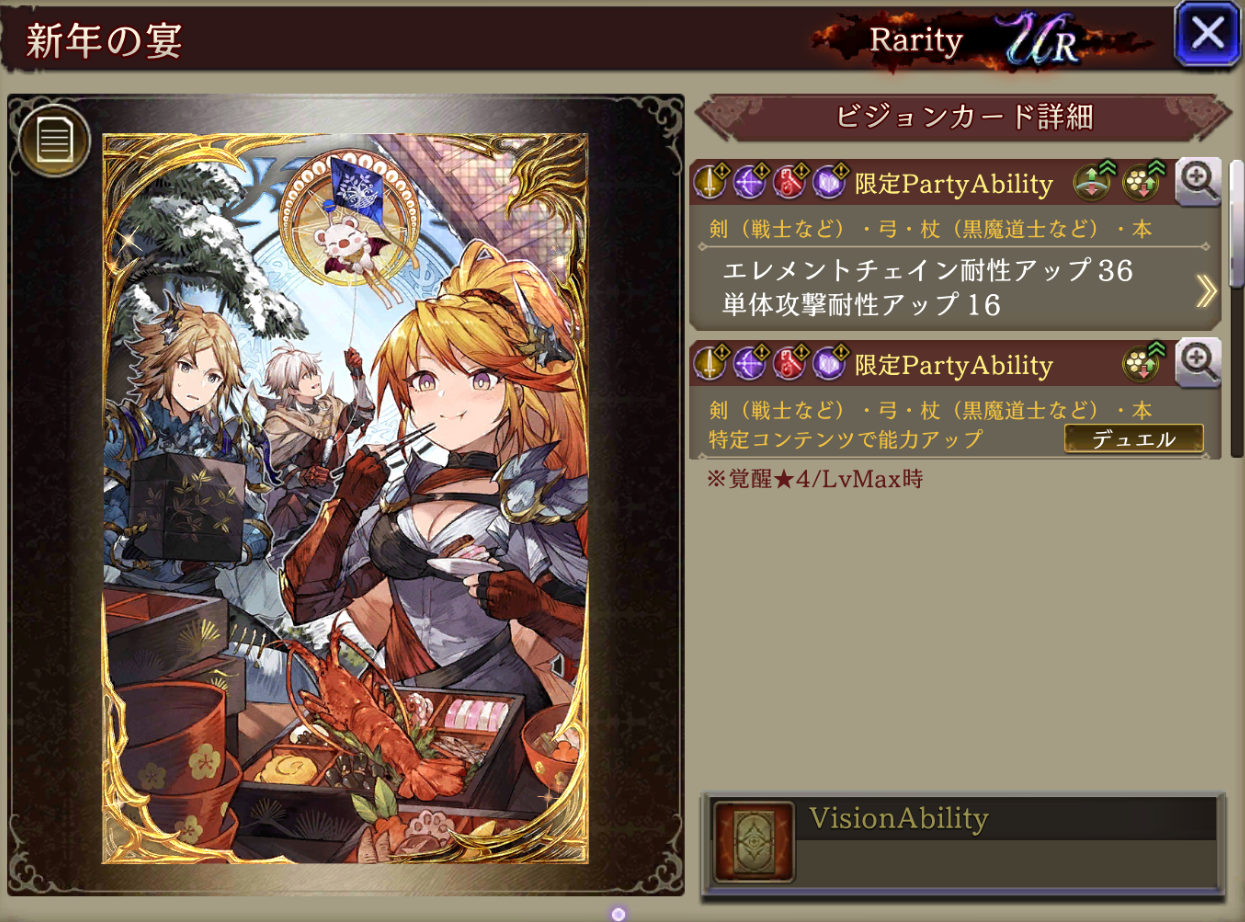Select the デュエル content button

pos(1133,439)
